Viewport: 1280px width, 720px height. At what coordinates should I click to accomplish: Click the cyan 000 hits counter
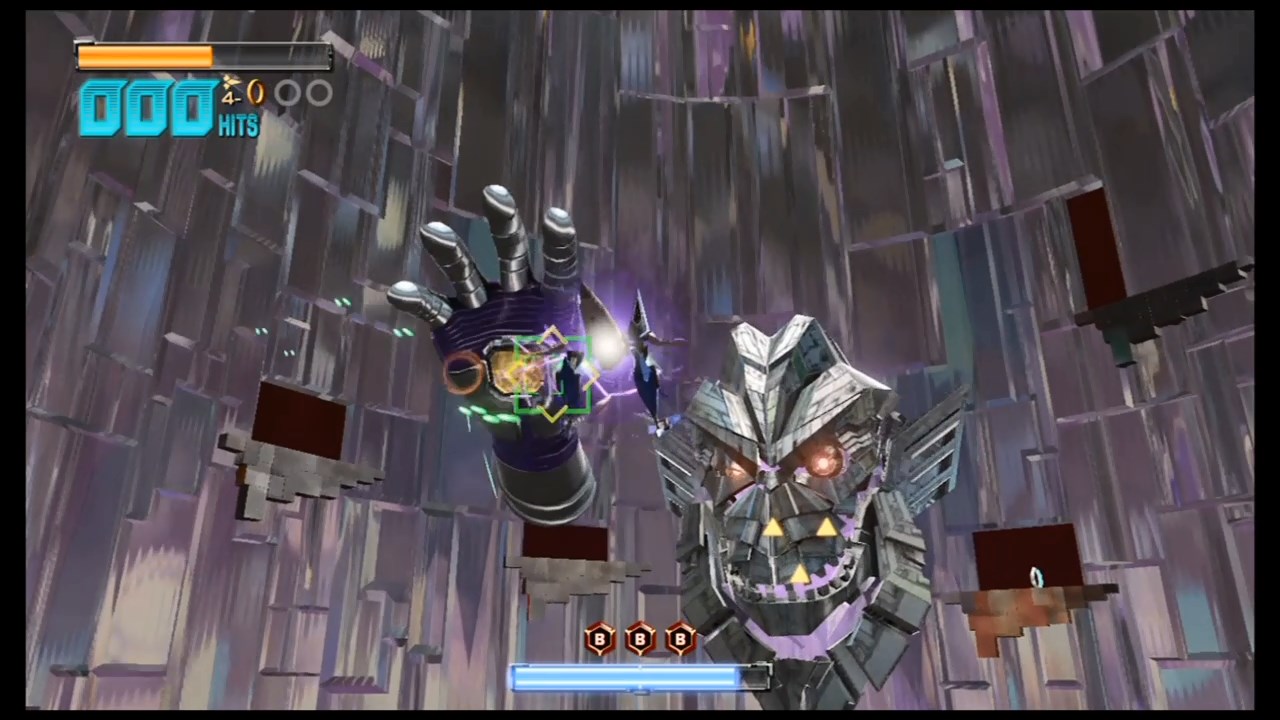pos(145,107)
